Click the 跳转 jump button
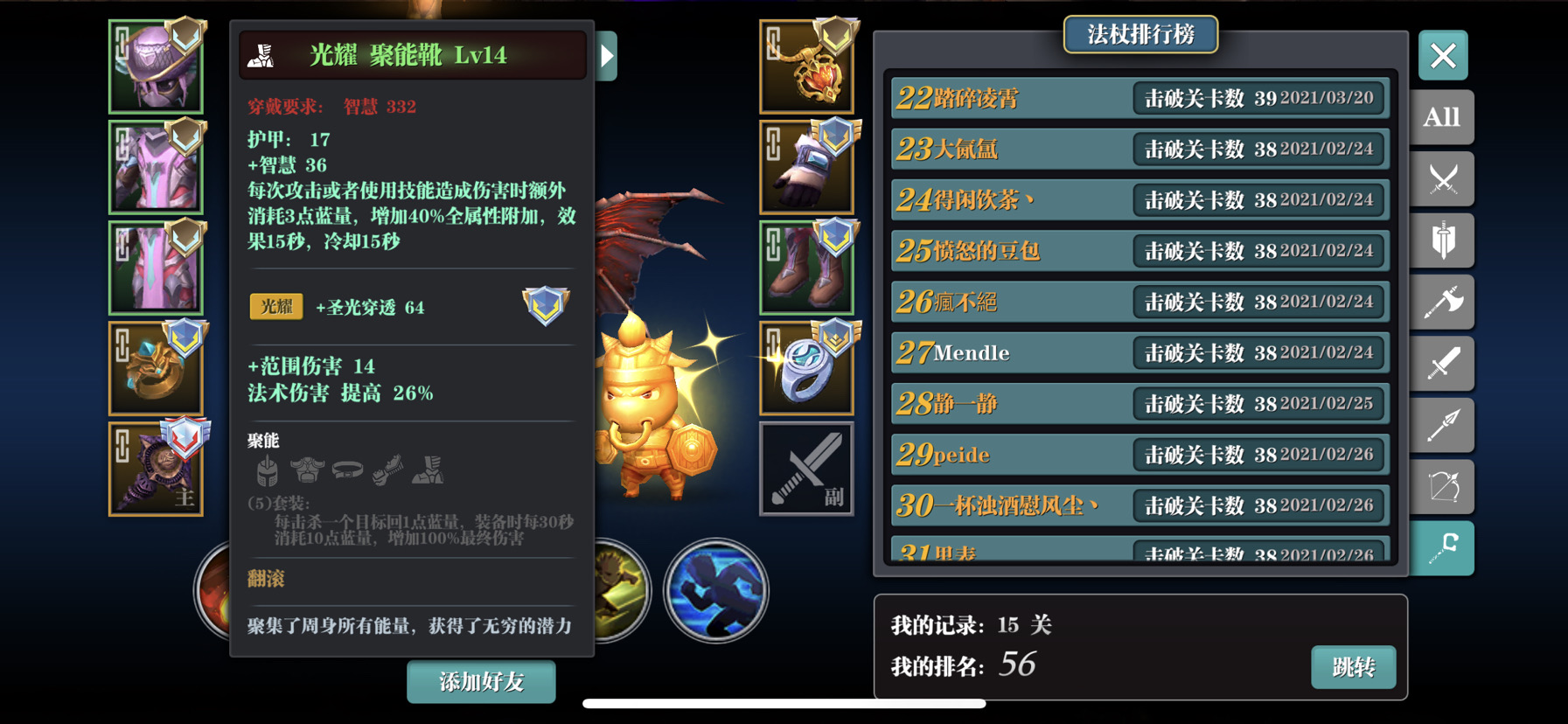 (1353, 667)
